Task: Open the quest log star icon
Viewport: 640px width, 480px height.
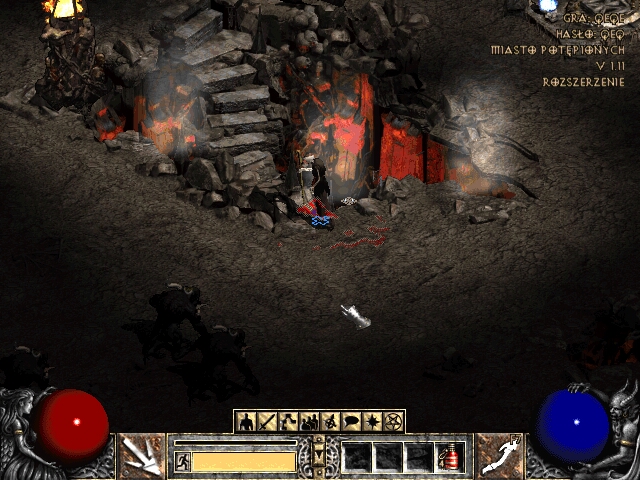Action: 372,421
